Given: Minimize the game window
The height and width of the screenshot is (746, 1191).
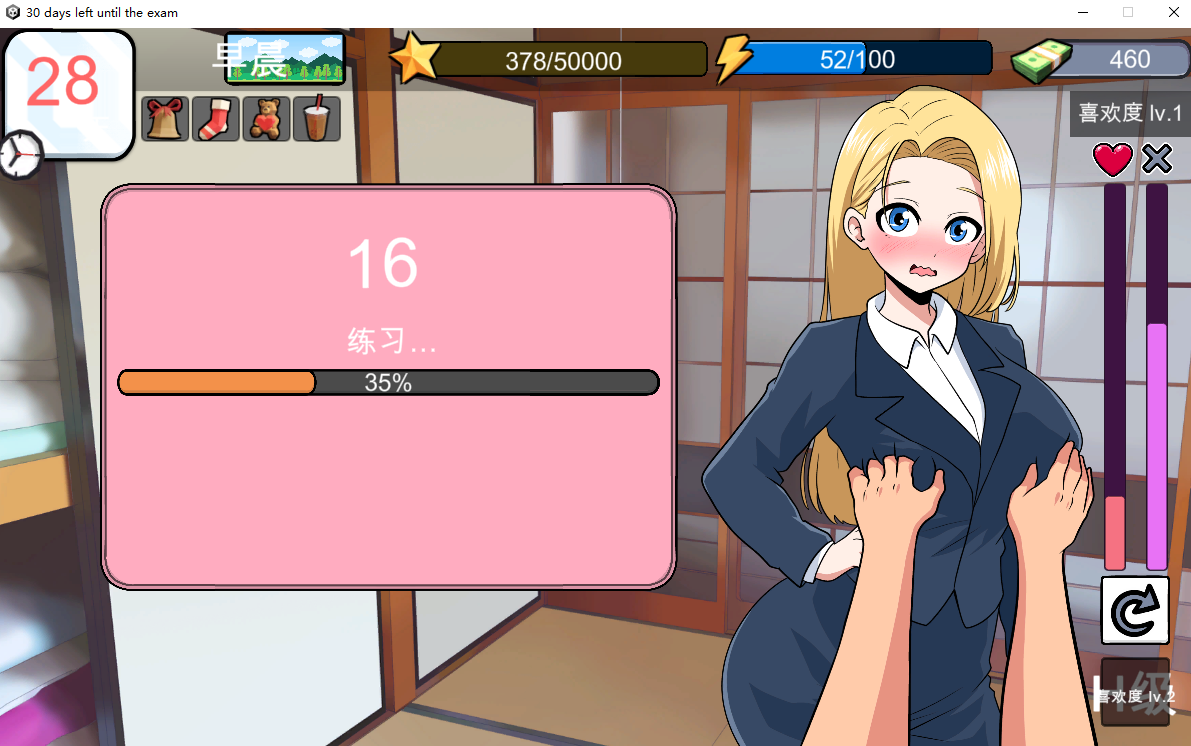Looking at the screenshot, I should point(1083,13).
